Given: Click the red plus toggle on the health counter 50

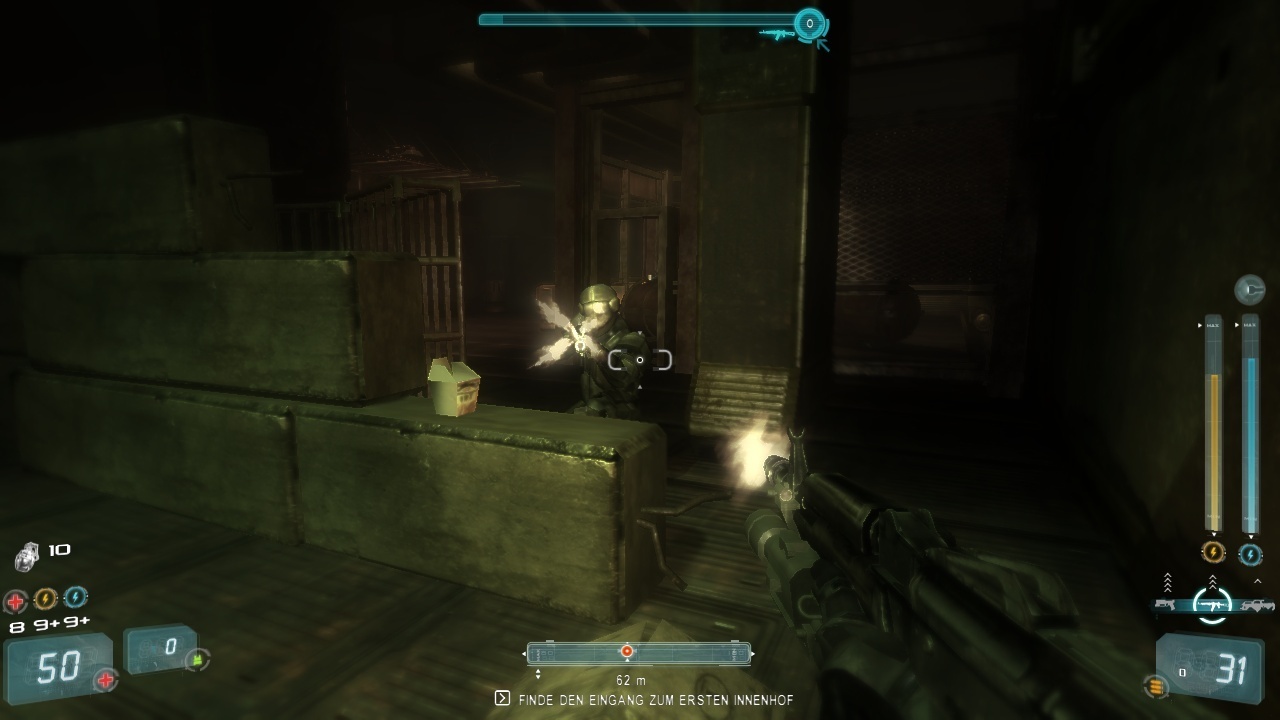Looking at the screenshot, I should tap(106, 678).
